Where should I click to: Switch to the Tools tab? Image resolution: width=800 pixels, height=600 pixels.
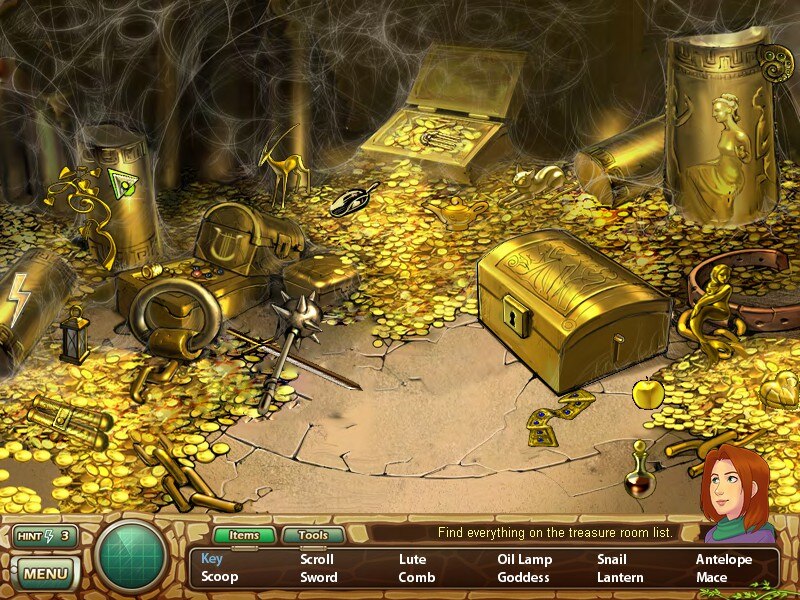click(312, 535)
